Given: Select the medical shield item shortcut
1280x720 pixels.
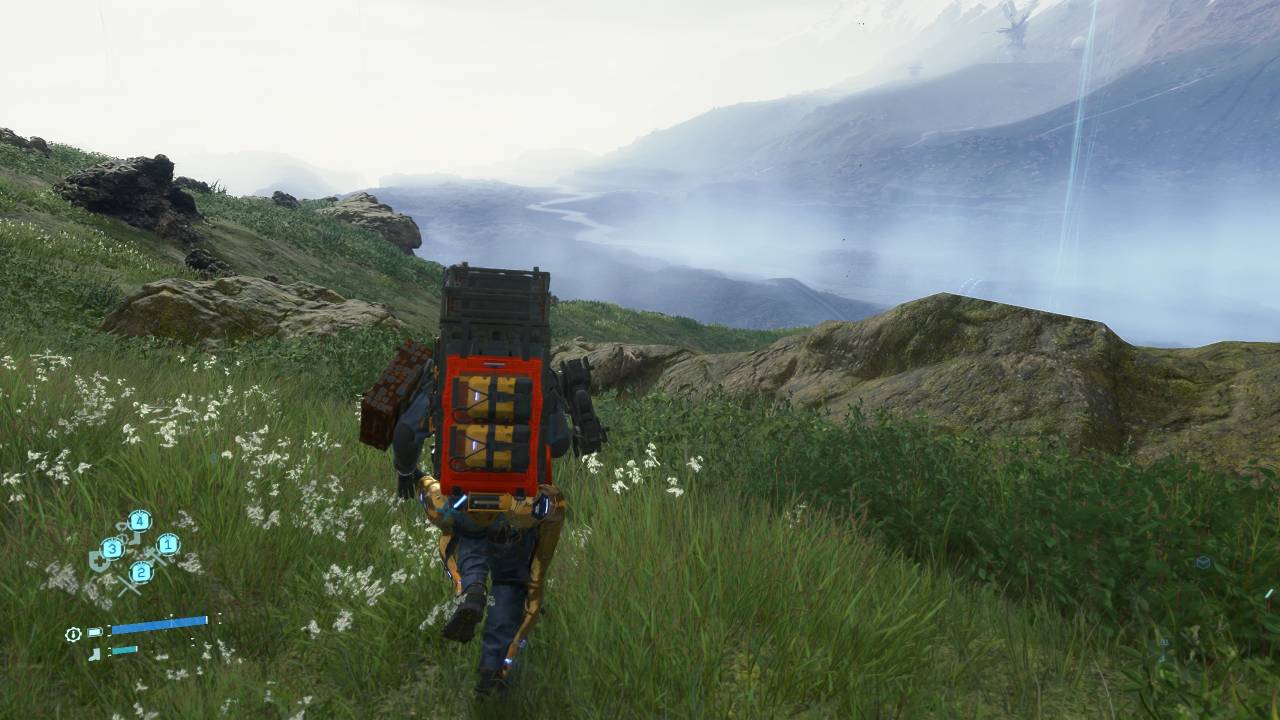Looking at the screenshot, I should pos(100,560).
